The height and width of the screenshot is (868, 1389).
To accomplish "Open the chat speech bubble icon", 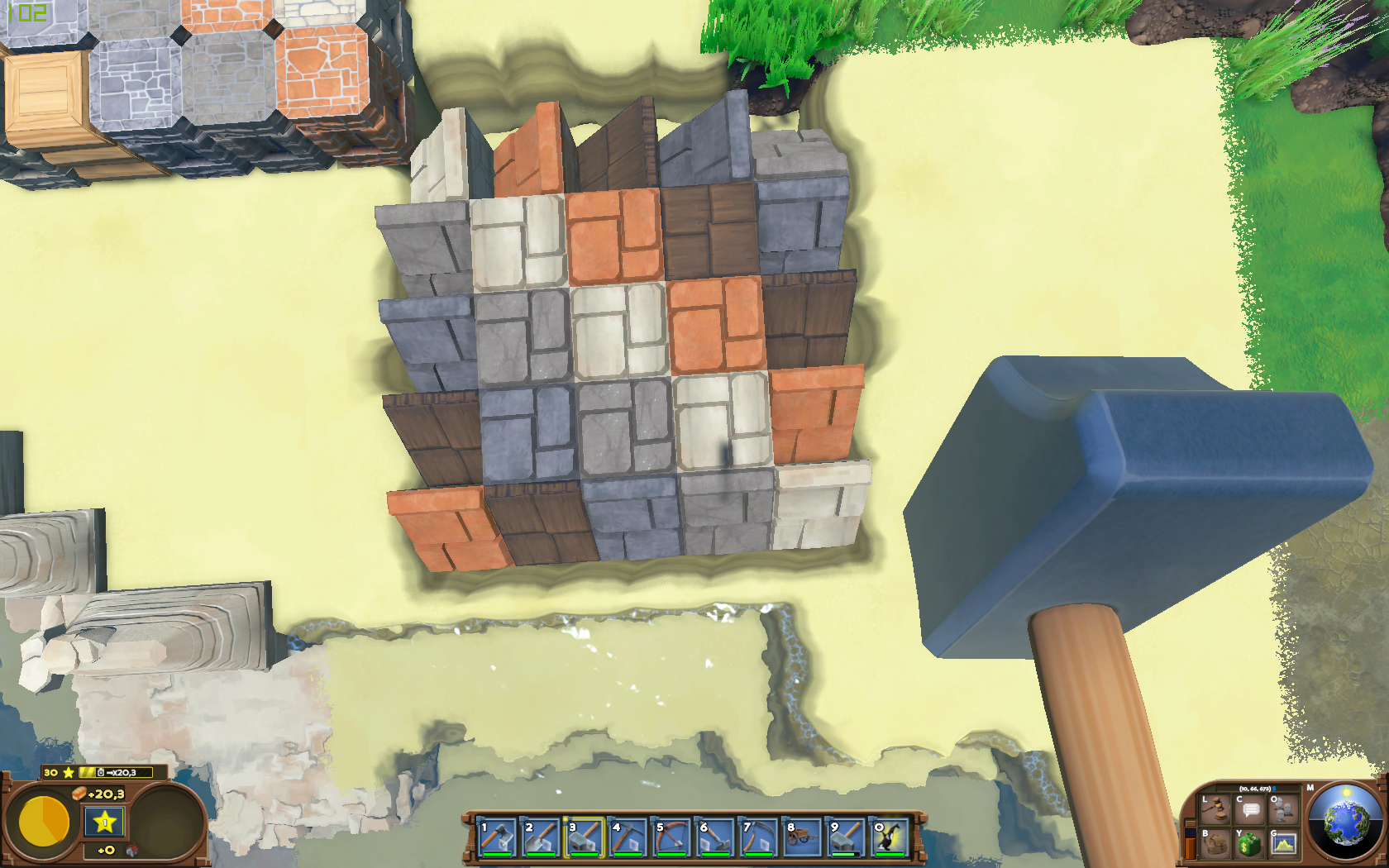I will 1249,809.
